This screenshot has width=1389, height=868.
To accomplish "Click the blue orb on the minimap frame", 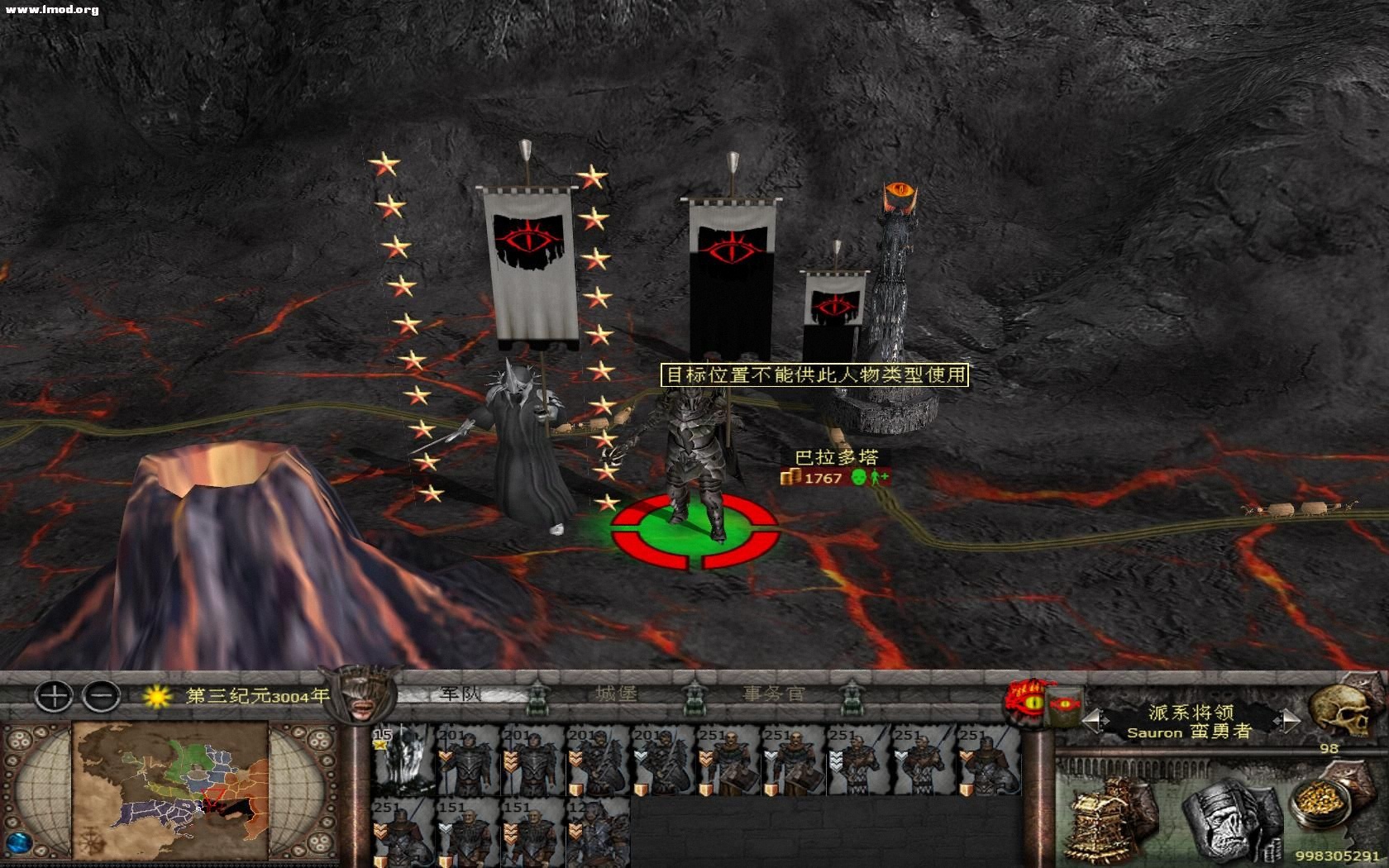I will pos(20,842).
